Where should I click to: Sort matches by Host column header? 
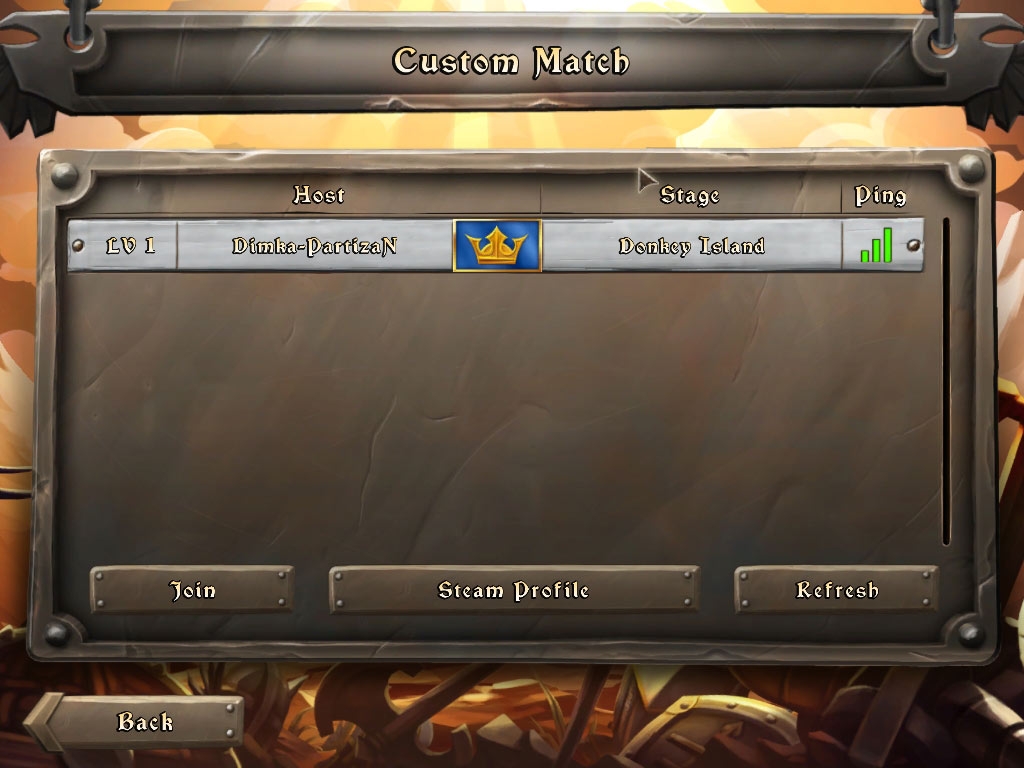(x=318, y=195)
